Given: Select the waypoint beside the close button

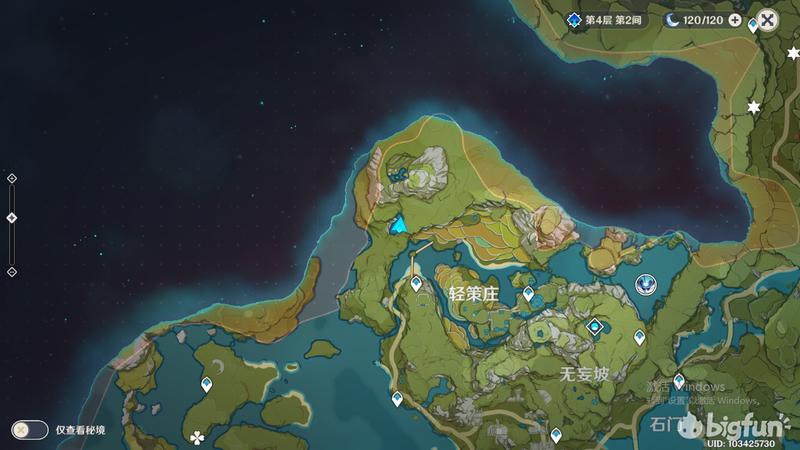Looking at the screenshot, I should pyautogui.click(x=752, y=25).
